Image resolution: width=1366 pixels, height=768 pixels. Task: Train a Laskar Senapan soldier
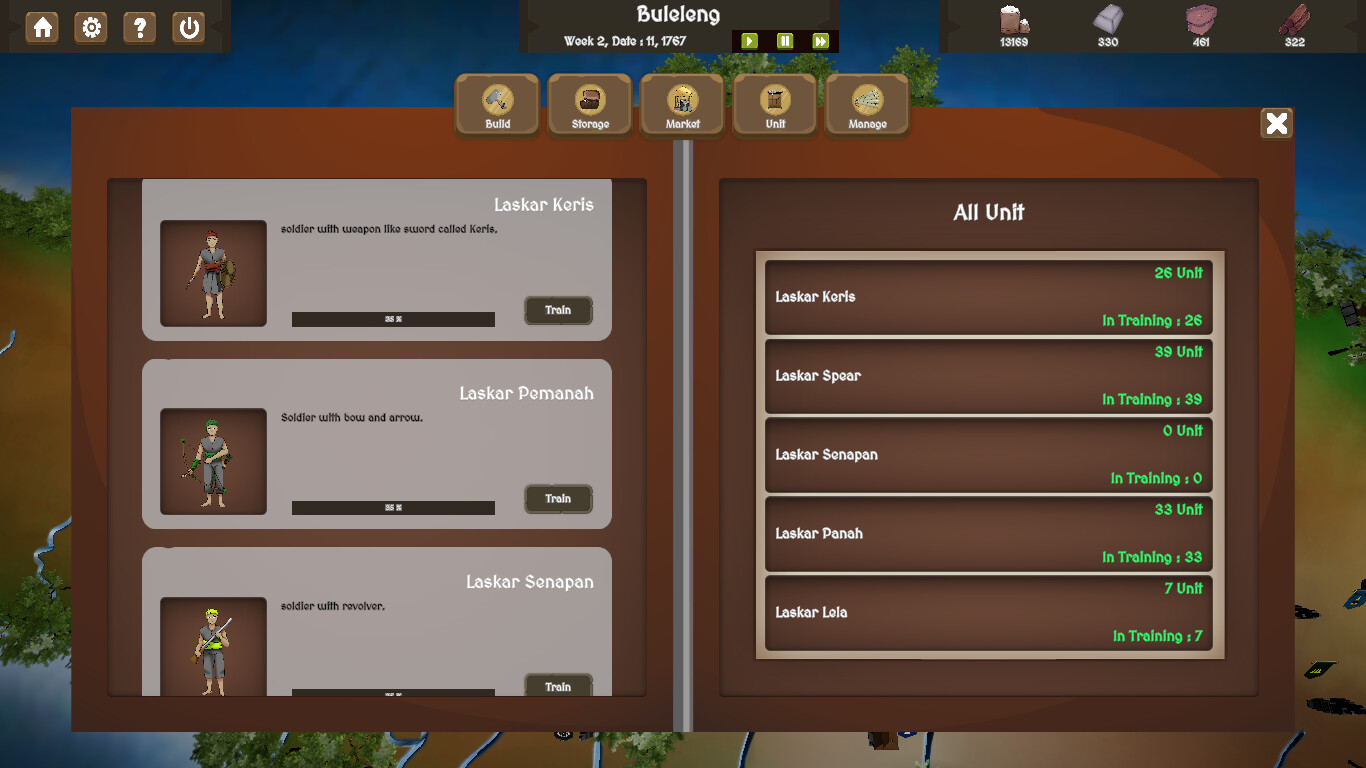(558, 686)
